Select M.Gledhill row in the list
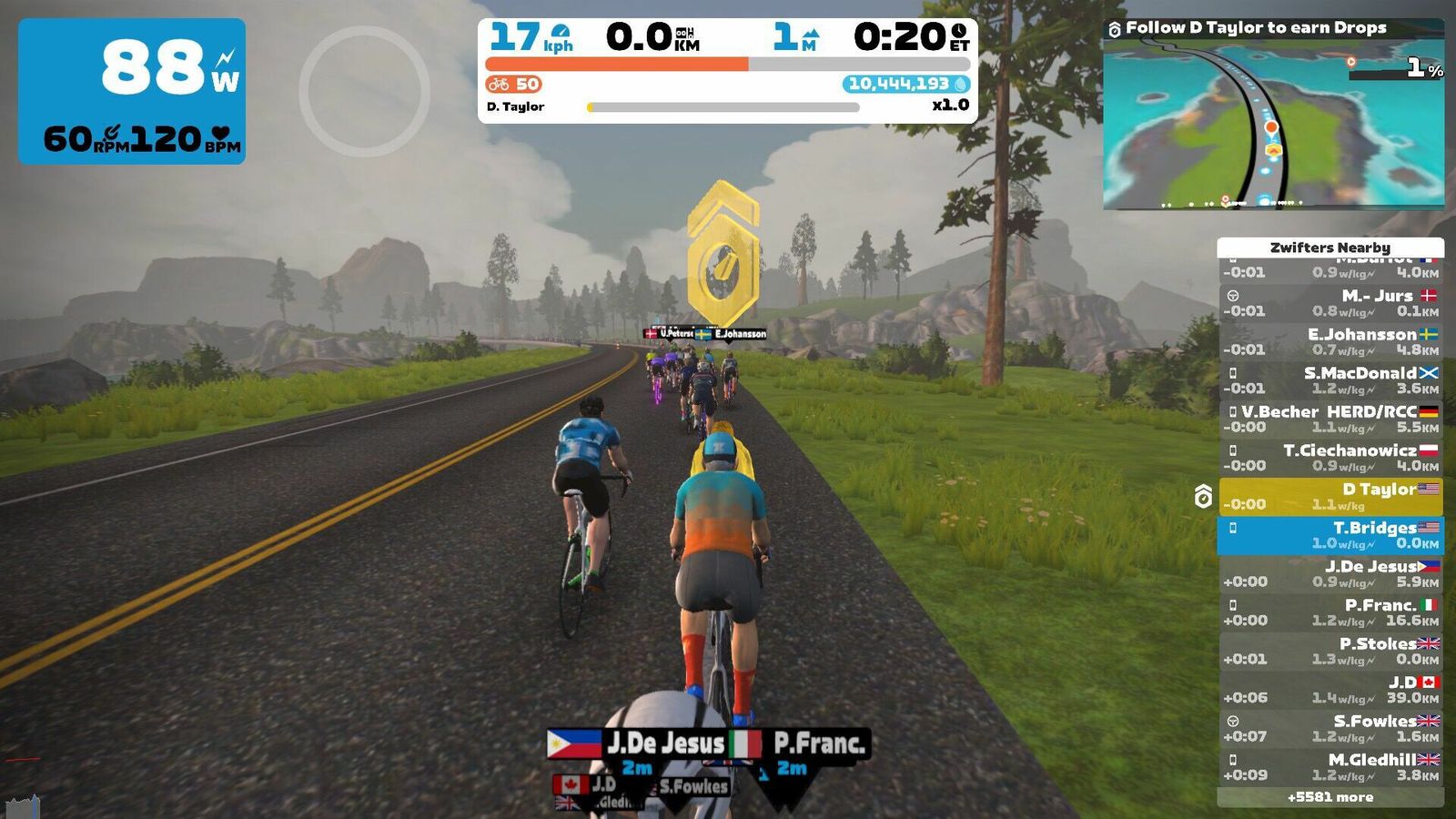The width and height of the screenshot is (1456, 819). (x=1330, y=767)
